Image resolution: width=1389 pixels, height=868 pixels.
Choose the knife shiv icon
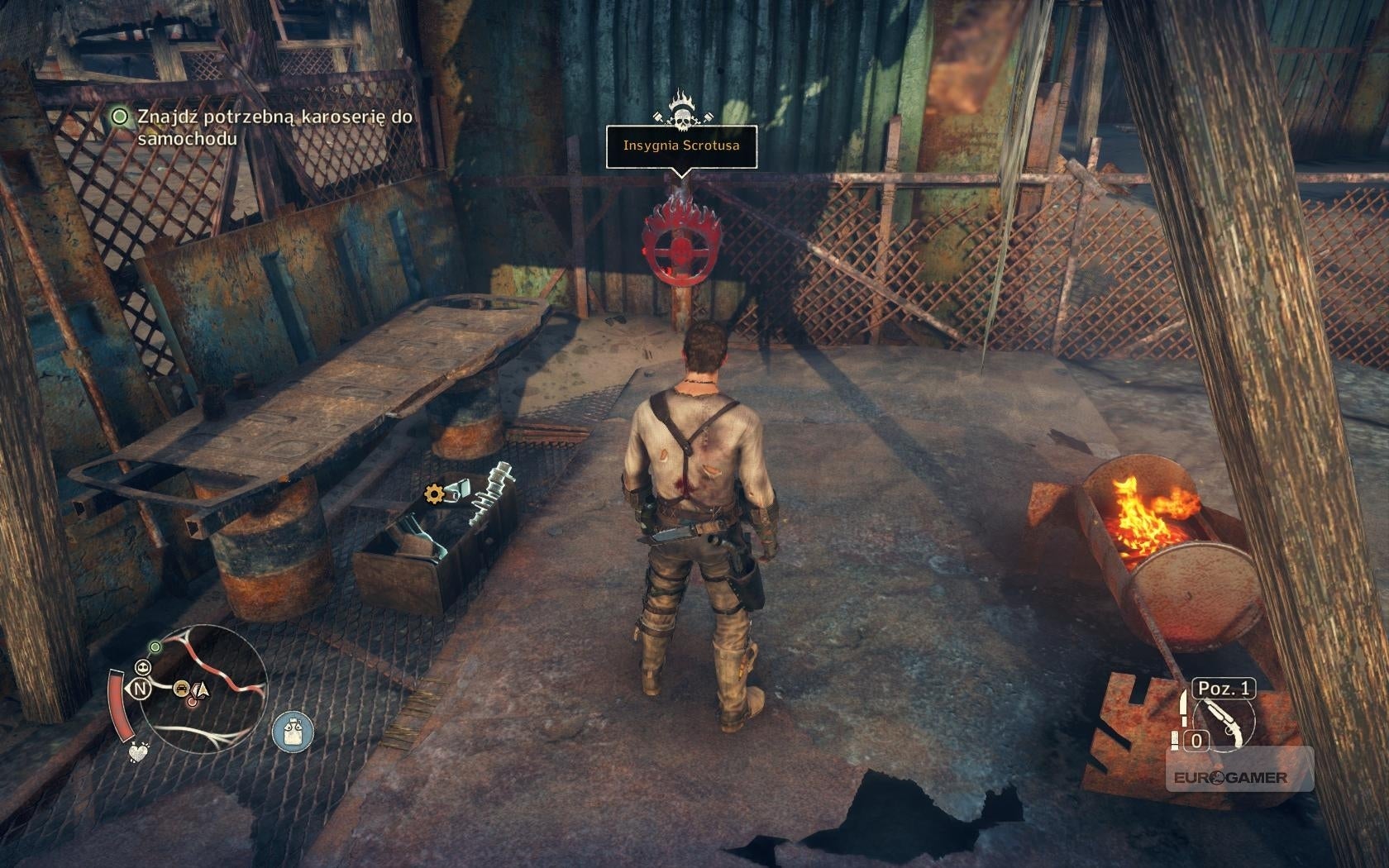(x=1183, y=708)
